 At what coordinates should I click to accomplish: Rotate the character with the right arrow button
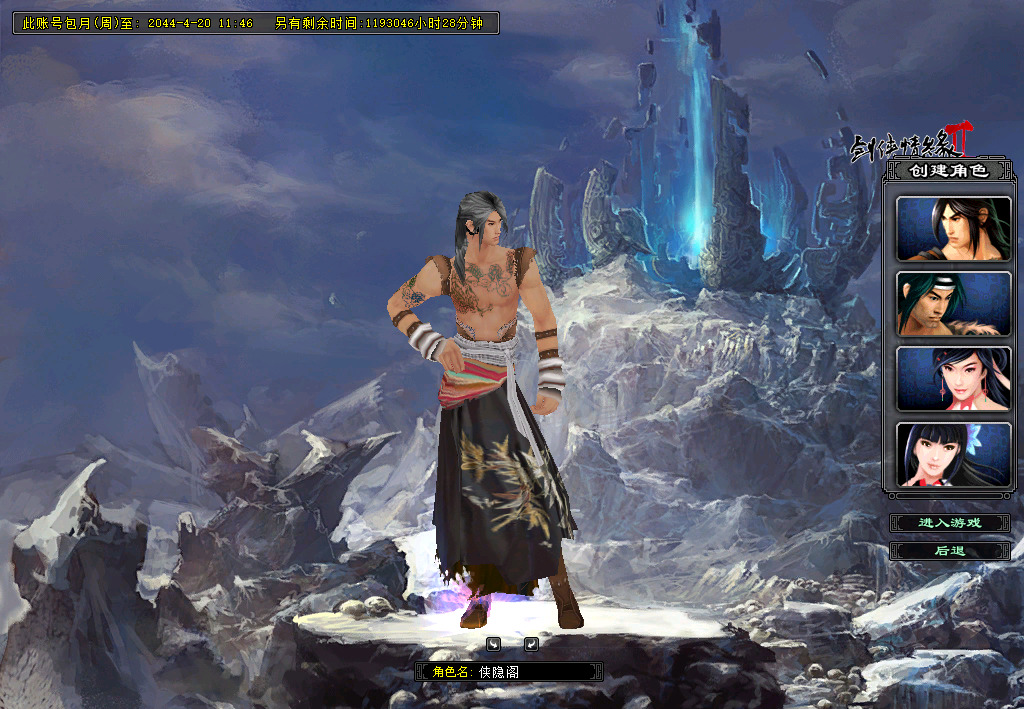tap(531, 643)
